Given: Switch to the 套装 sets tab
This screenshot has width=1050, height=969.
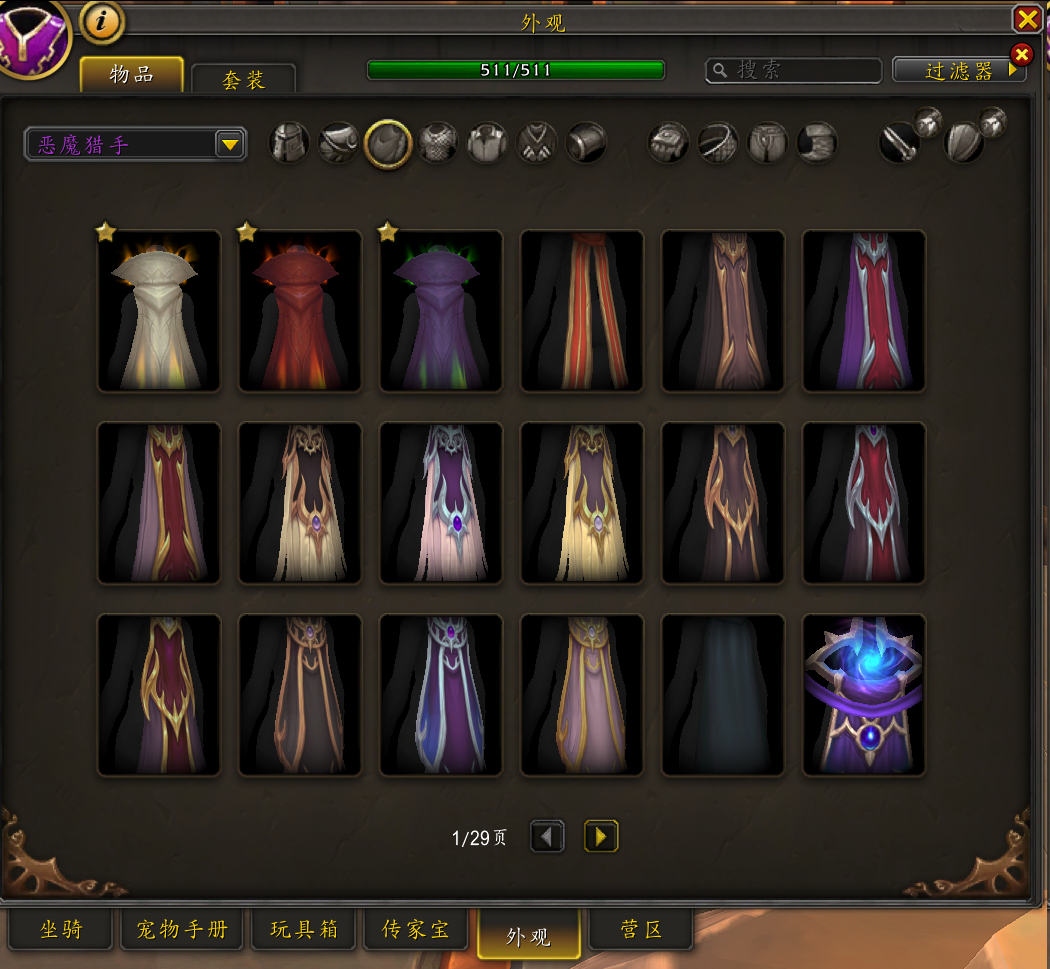Looking at the screenshot, I should [243, 81].
